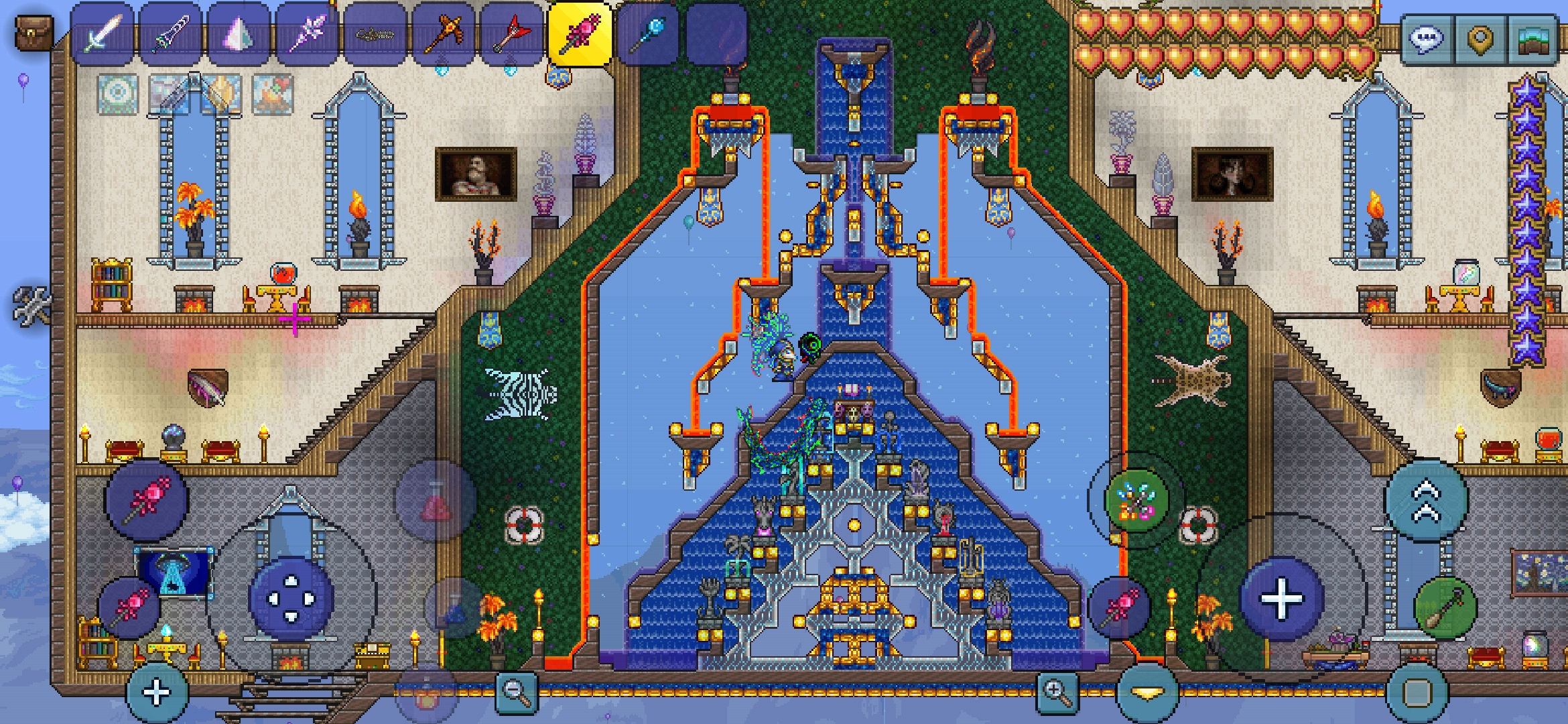Tap the green multi-staff quick button
This screenshot has height=724, width=1568.
[1134, 500]
